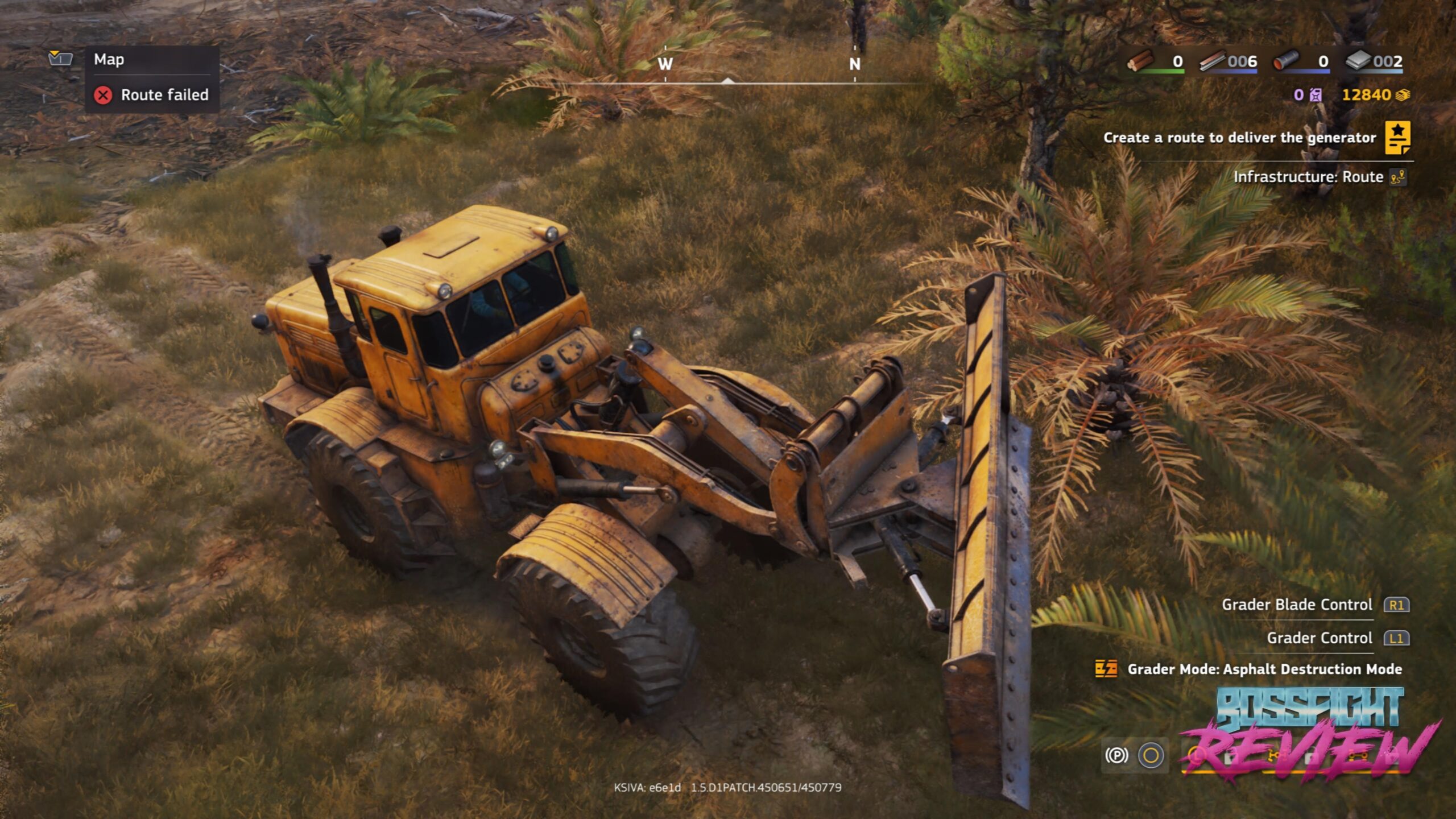Click the Bossfight Review watermark logo
This screenshot has height=819, width=1456.
click(x=1310, y=734)
